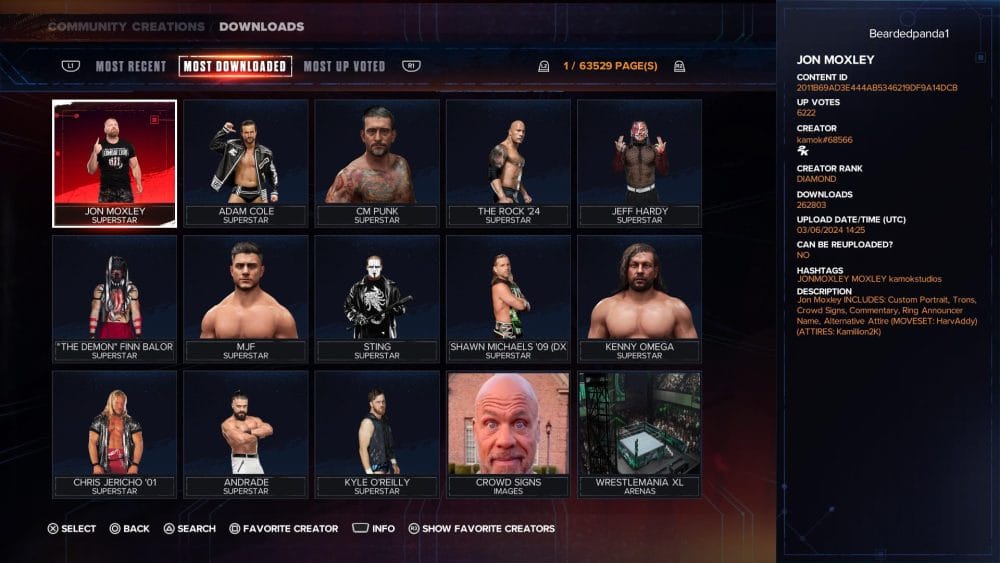Image resolution: width=1000 pixels, height=563 pixels.
Task: Select Chris Jericho '01 tile
Action: pyautogui.click(x=114, y=434)
